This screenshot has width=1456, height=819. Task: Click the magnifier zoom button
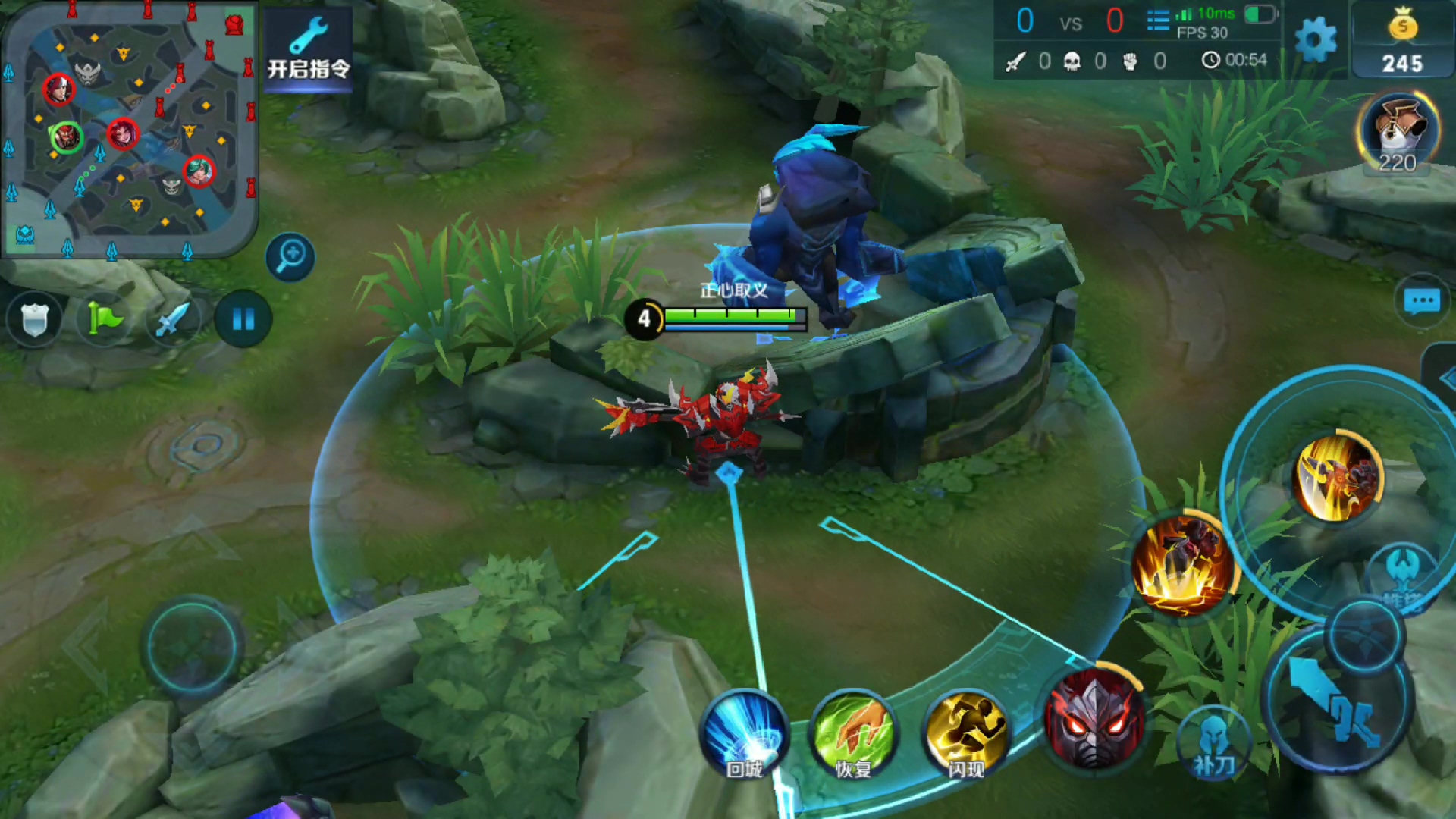click(x=290, y=256)
